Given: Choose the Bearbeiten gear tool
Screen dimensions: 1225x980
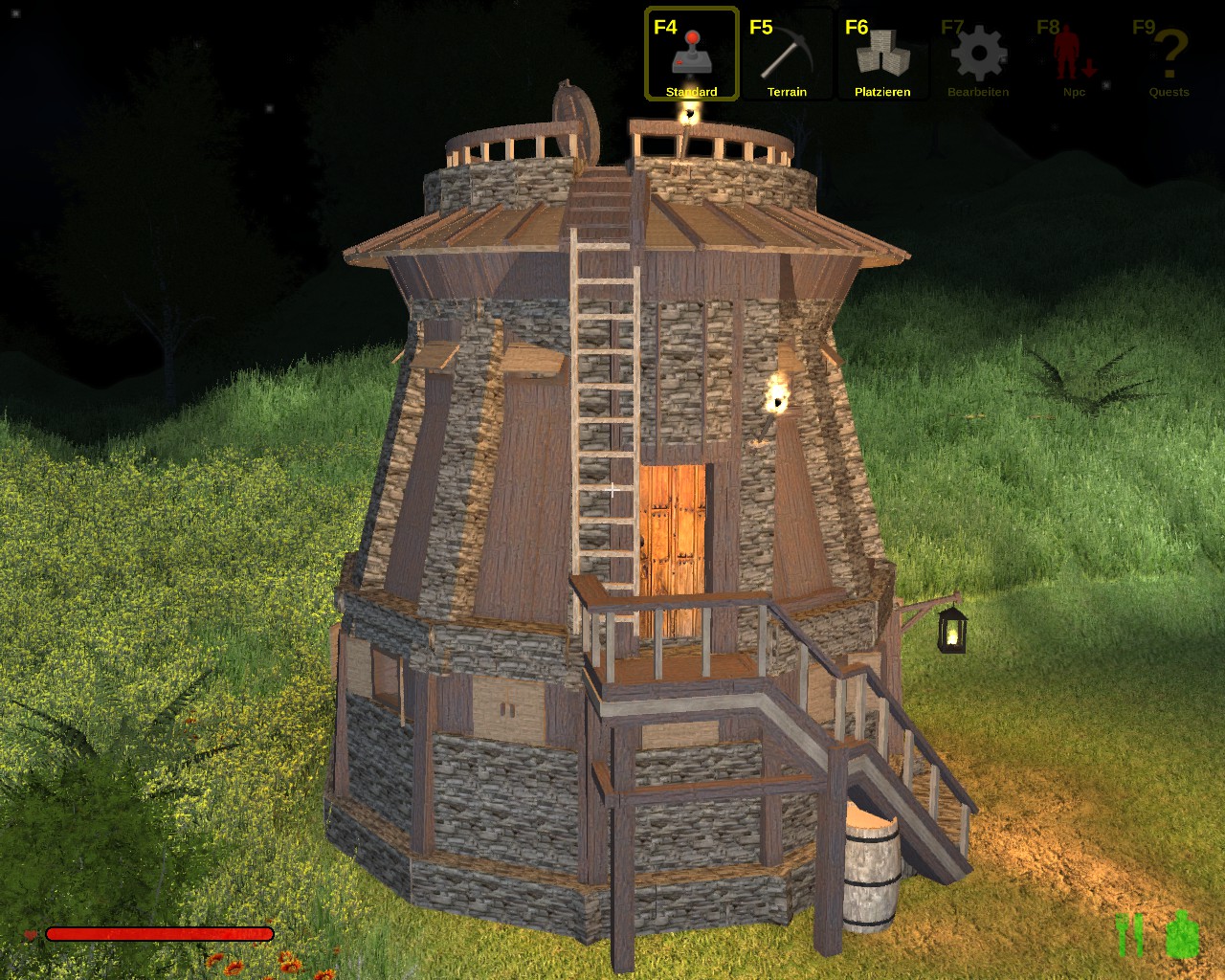Looking at the screenshot, I should click(978, 55).
